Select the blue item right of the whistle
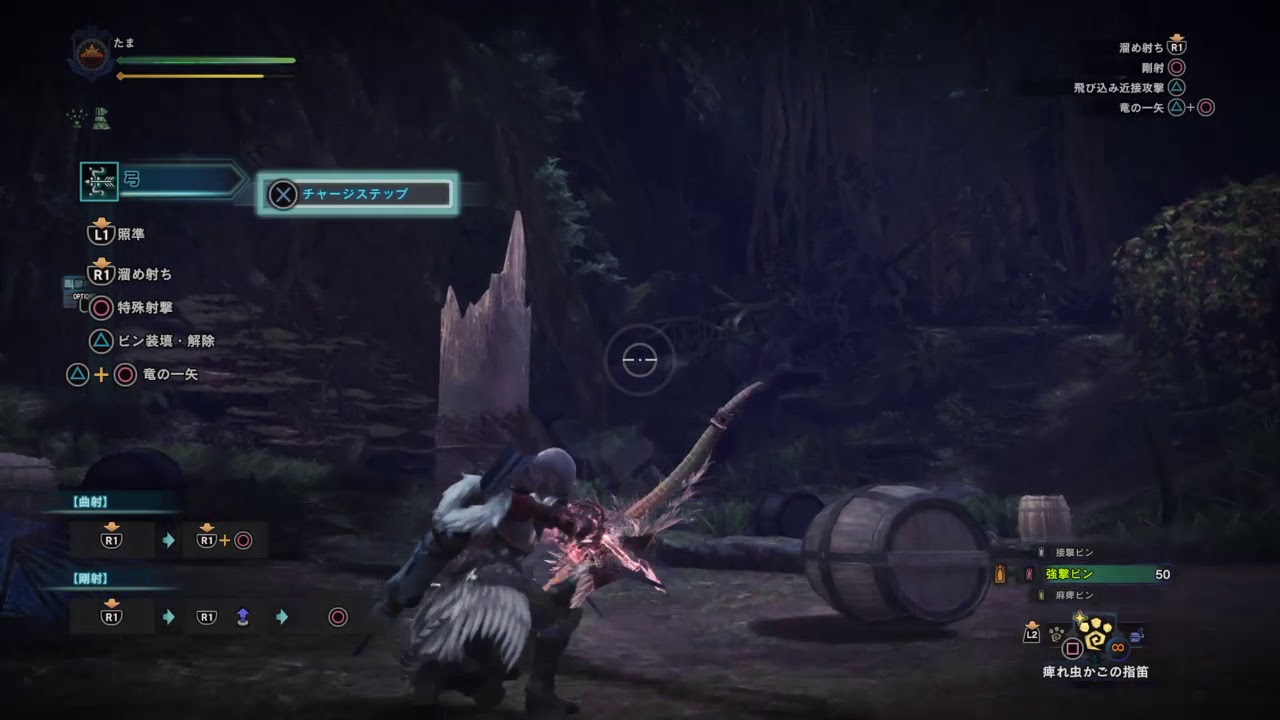The width and height of the screenshot is (1280, 720). tap(1137, 635)
